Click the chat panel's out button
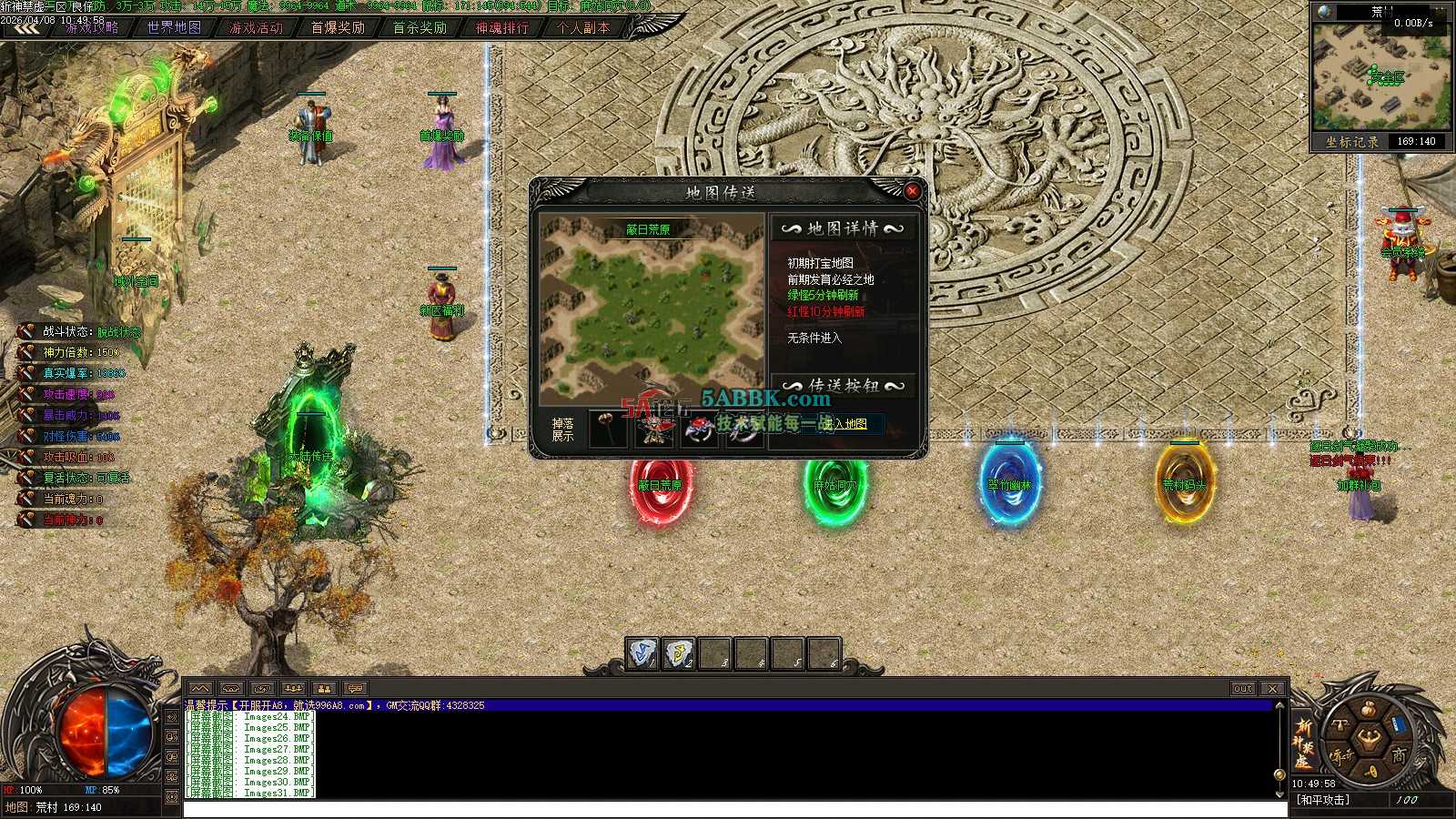Screen dimensions: 1456x819 (1243, 689)
